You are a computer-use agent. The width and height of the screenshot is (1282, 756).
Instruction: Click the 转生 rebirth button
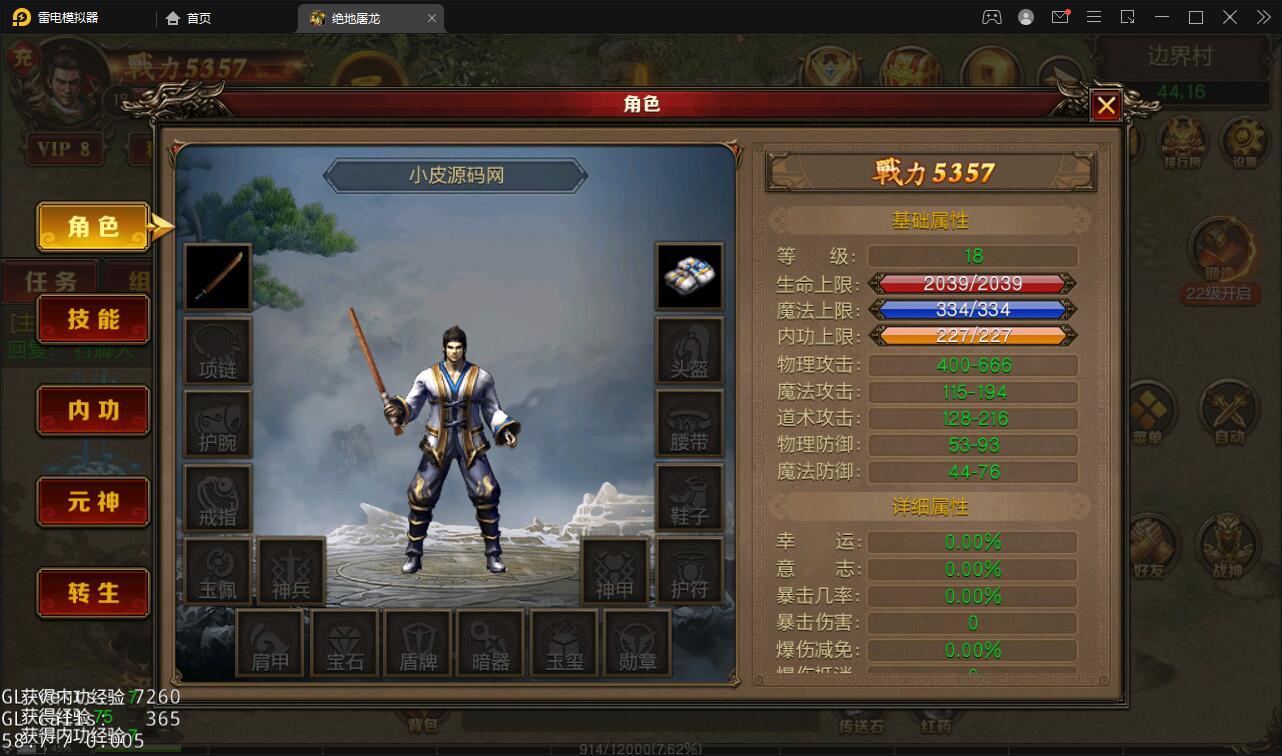coord(92,593)
